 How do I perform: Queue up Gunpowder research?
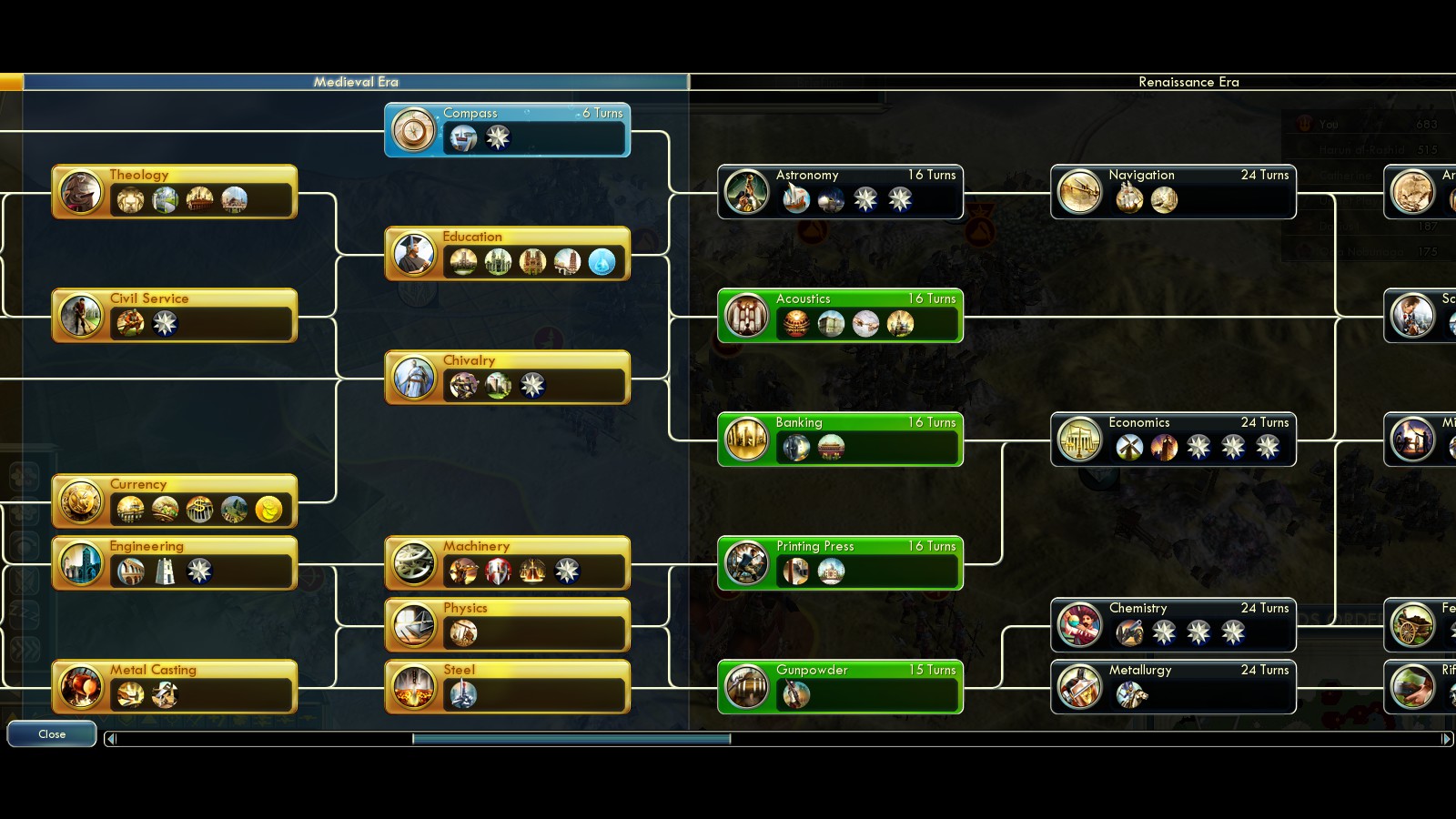[840, 687]
